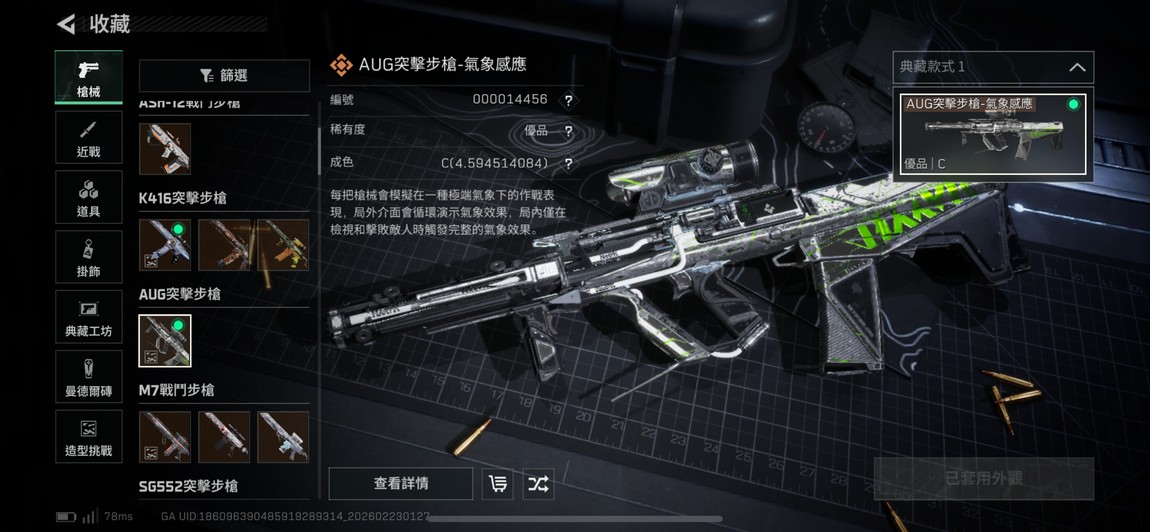The width and height of the screenshot is (1150, 532).
Task: Switch to the 曼德爾磚 tab
Action: (x=89, y=378)
